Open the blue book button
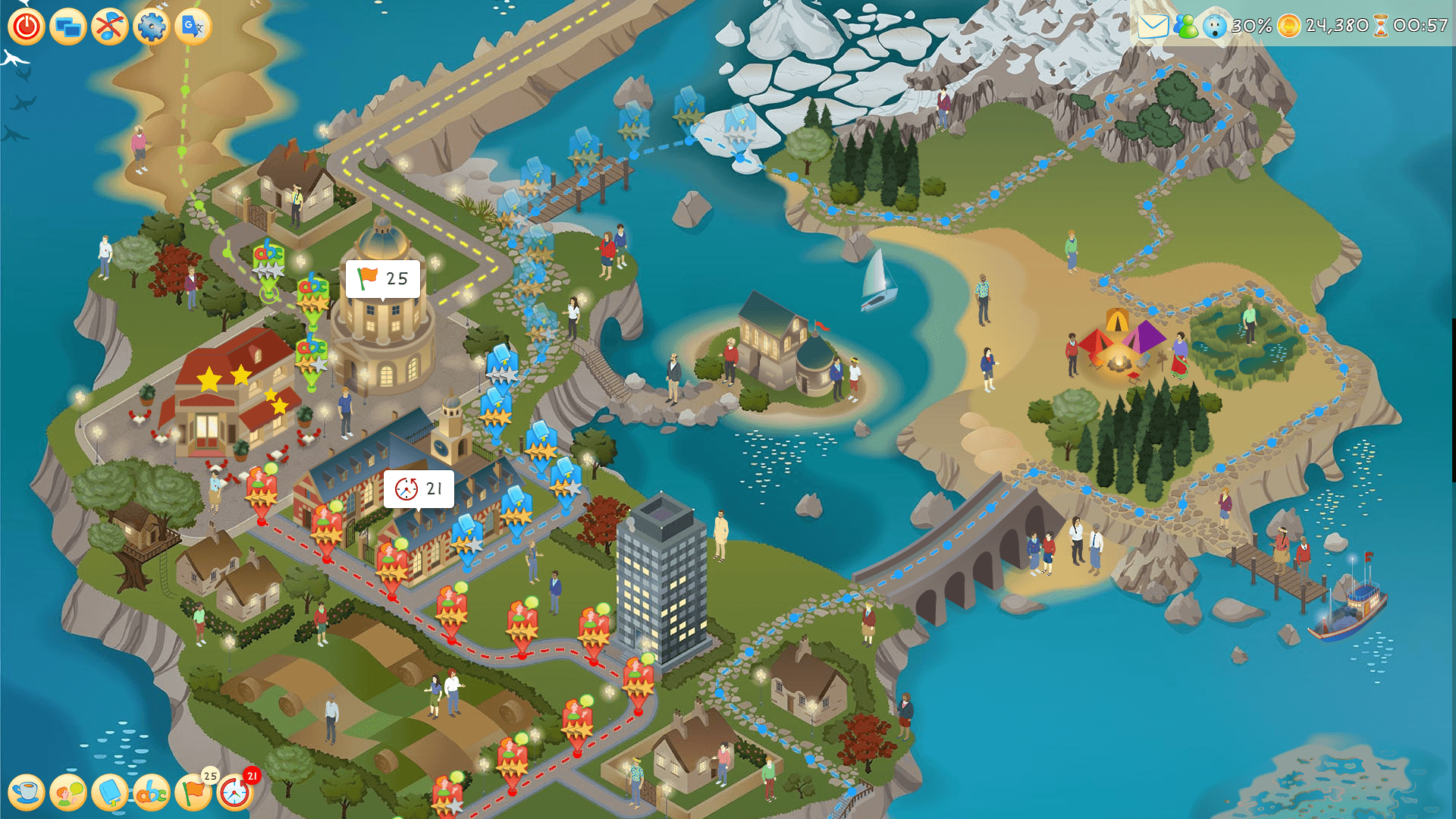 pyautogui.click(x=110, y=792)
